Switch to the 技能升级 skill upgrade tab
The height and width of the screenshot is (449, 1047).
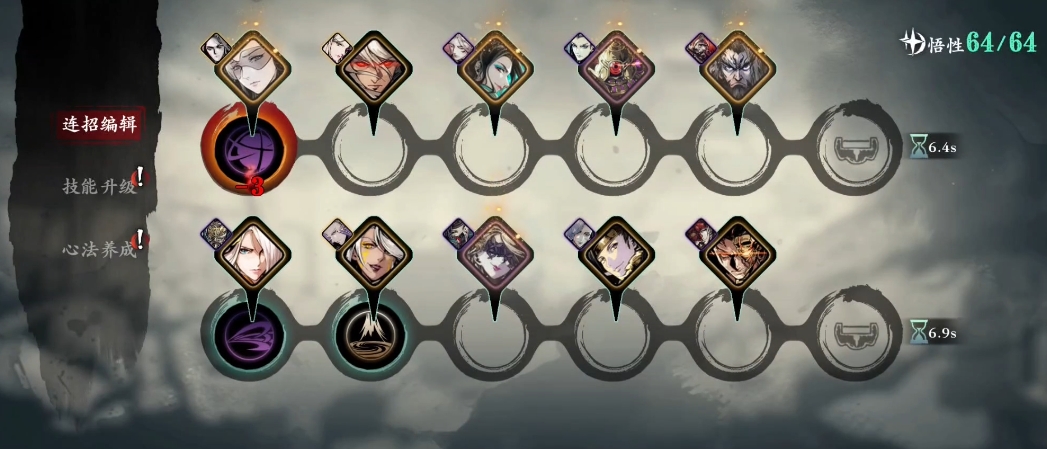click(x=98, y=185)
